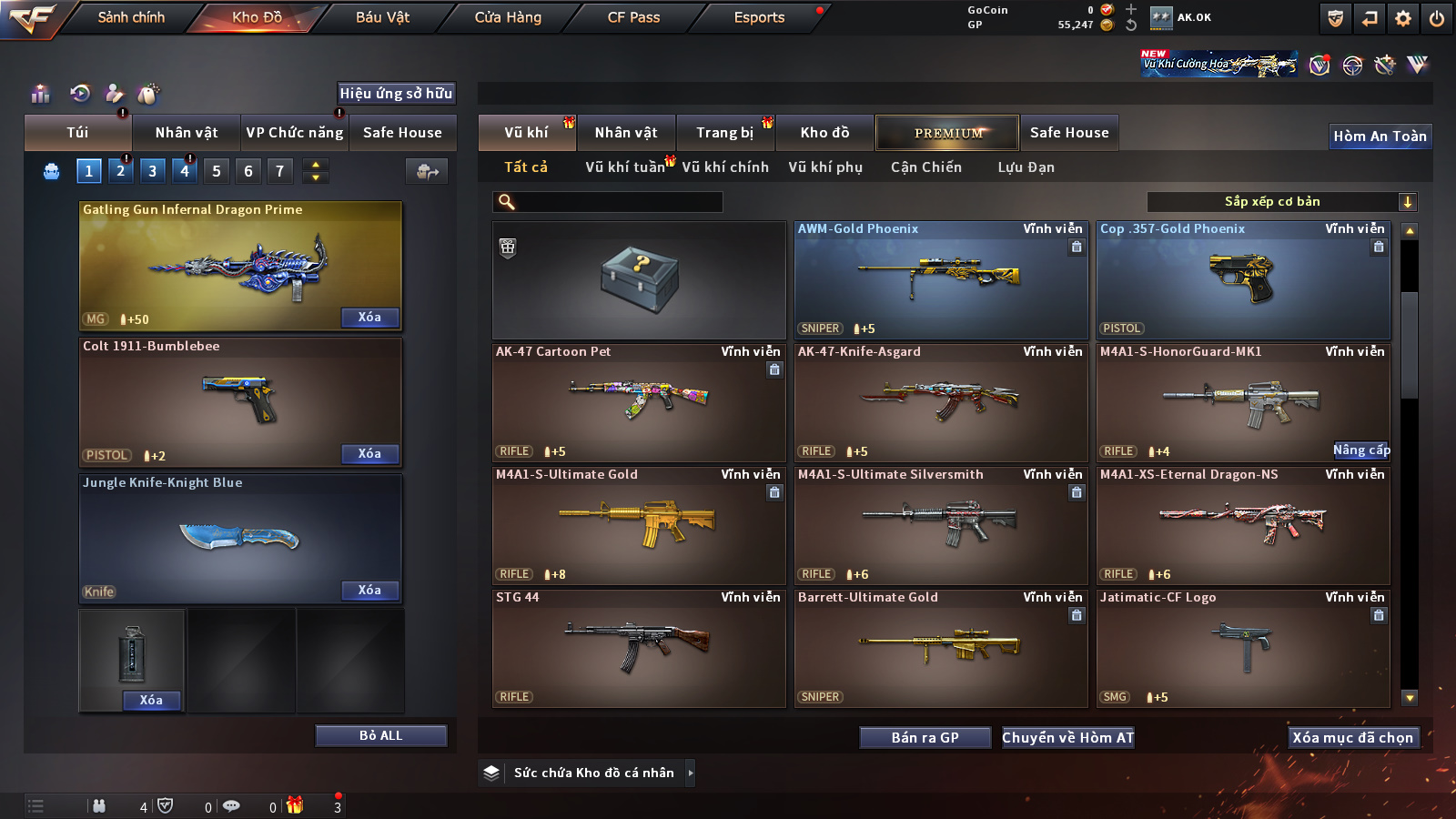Open the Cửa Hàng shop
The image size is (1456, 819).
point(508,17)
